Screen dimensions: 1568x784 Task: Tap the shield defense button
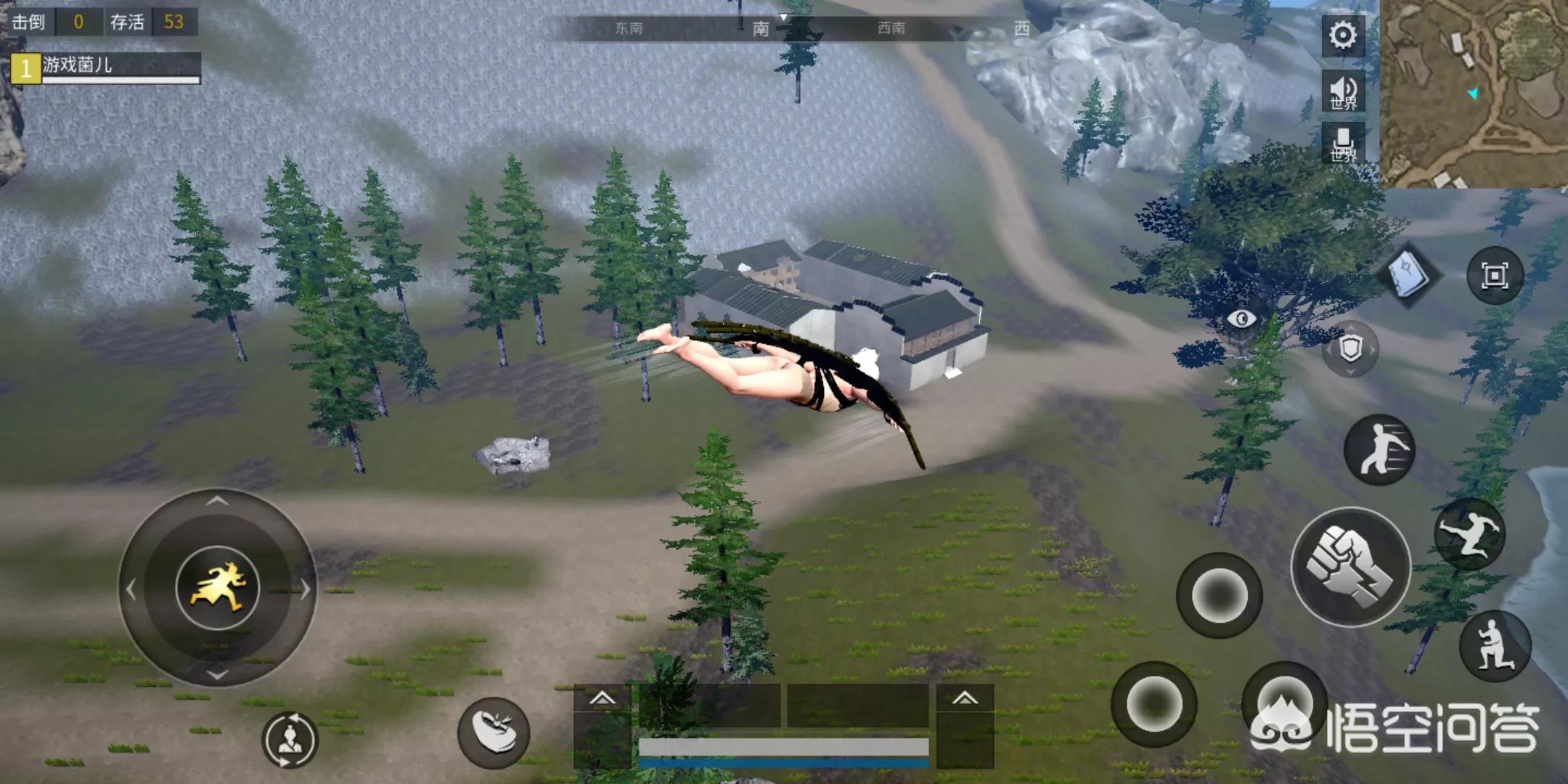[1350, 349]
